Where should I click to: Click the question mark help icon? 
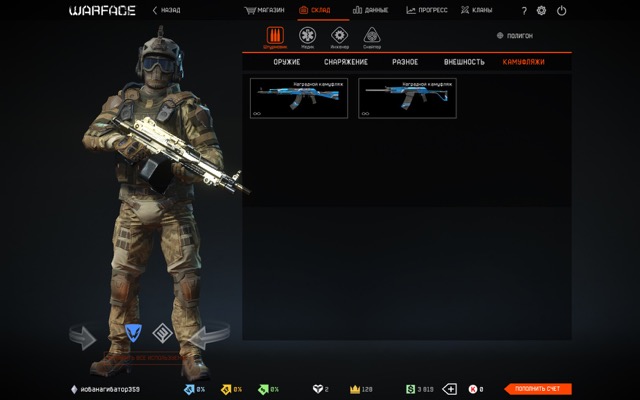(525, 10)
